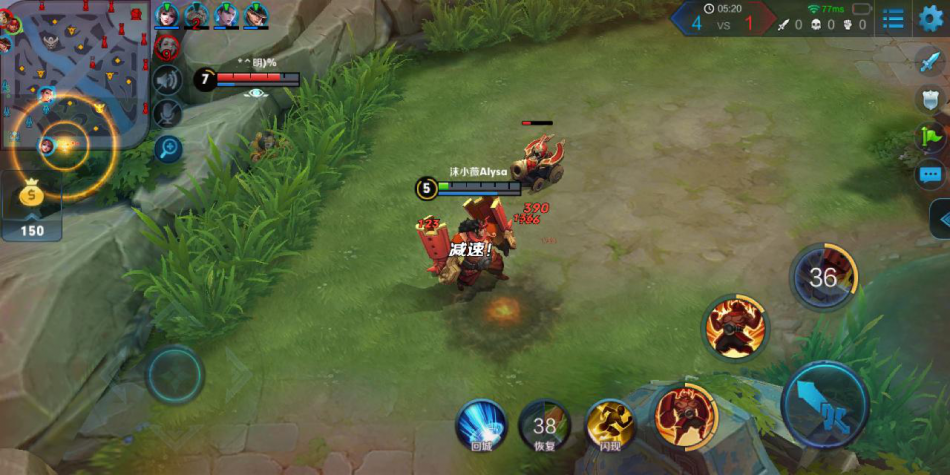
Task: Send the shield defend signal
Action: (930, 99)
